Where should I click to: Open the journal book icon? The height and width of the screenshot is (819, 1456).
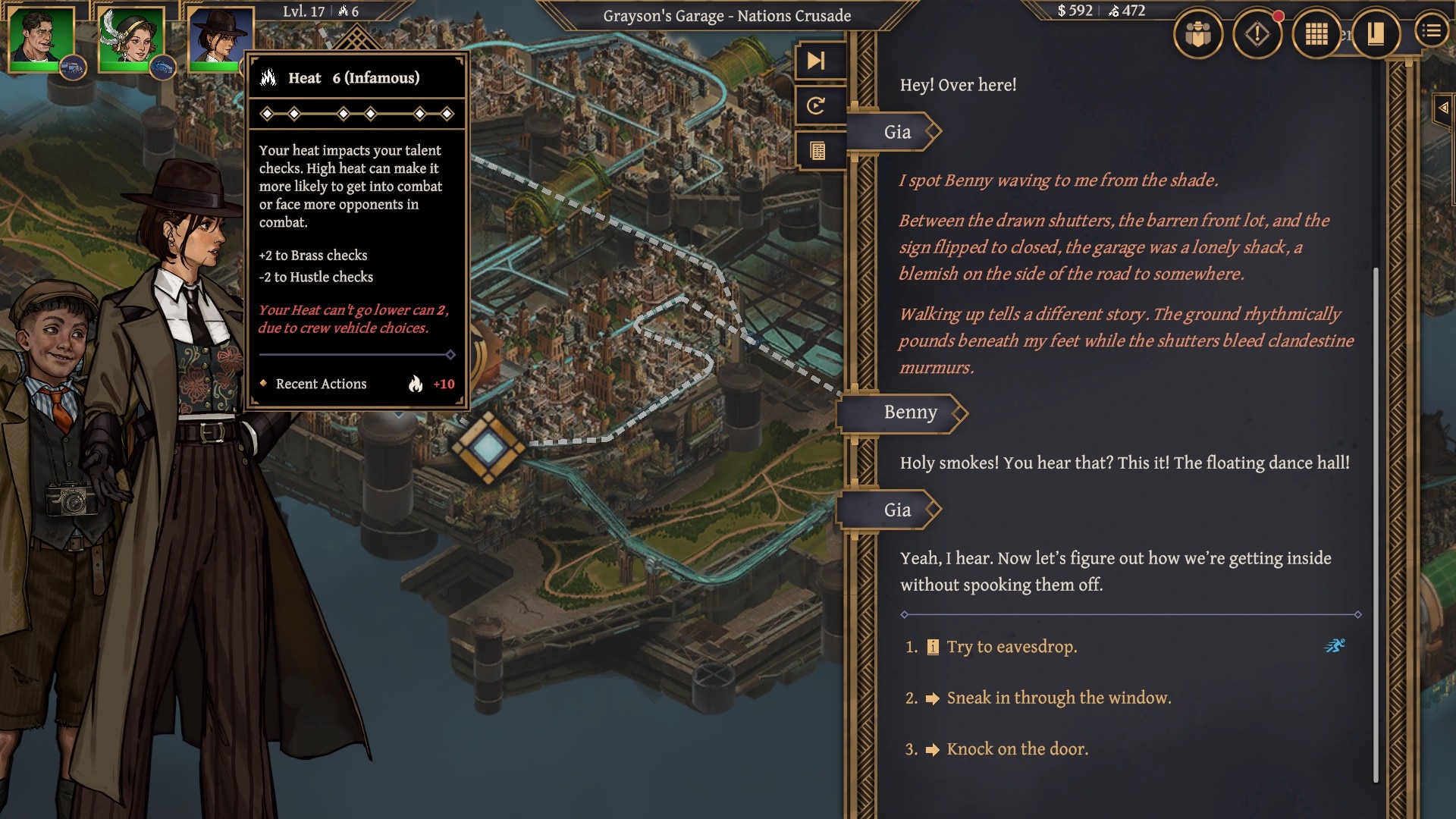click(1375, 34)
